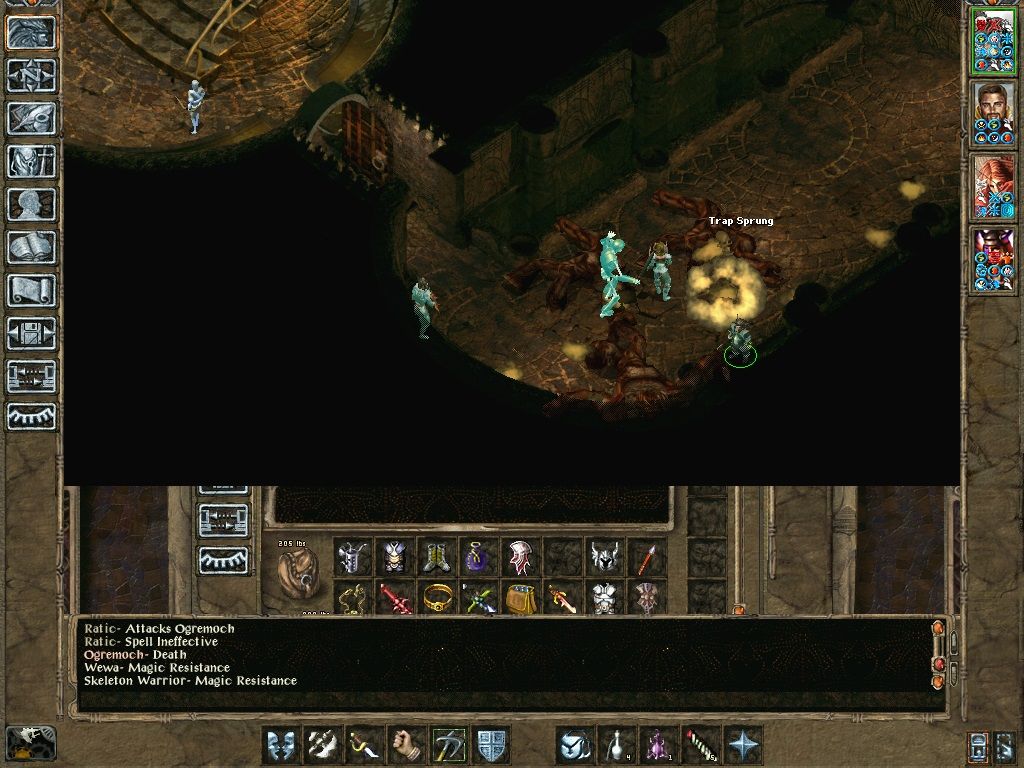Use the striped wand quick item
This screenshot has width=1024, height=768.
pos(701,745)
